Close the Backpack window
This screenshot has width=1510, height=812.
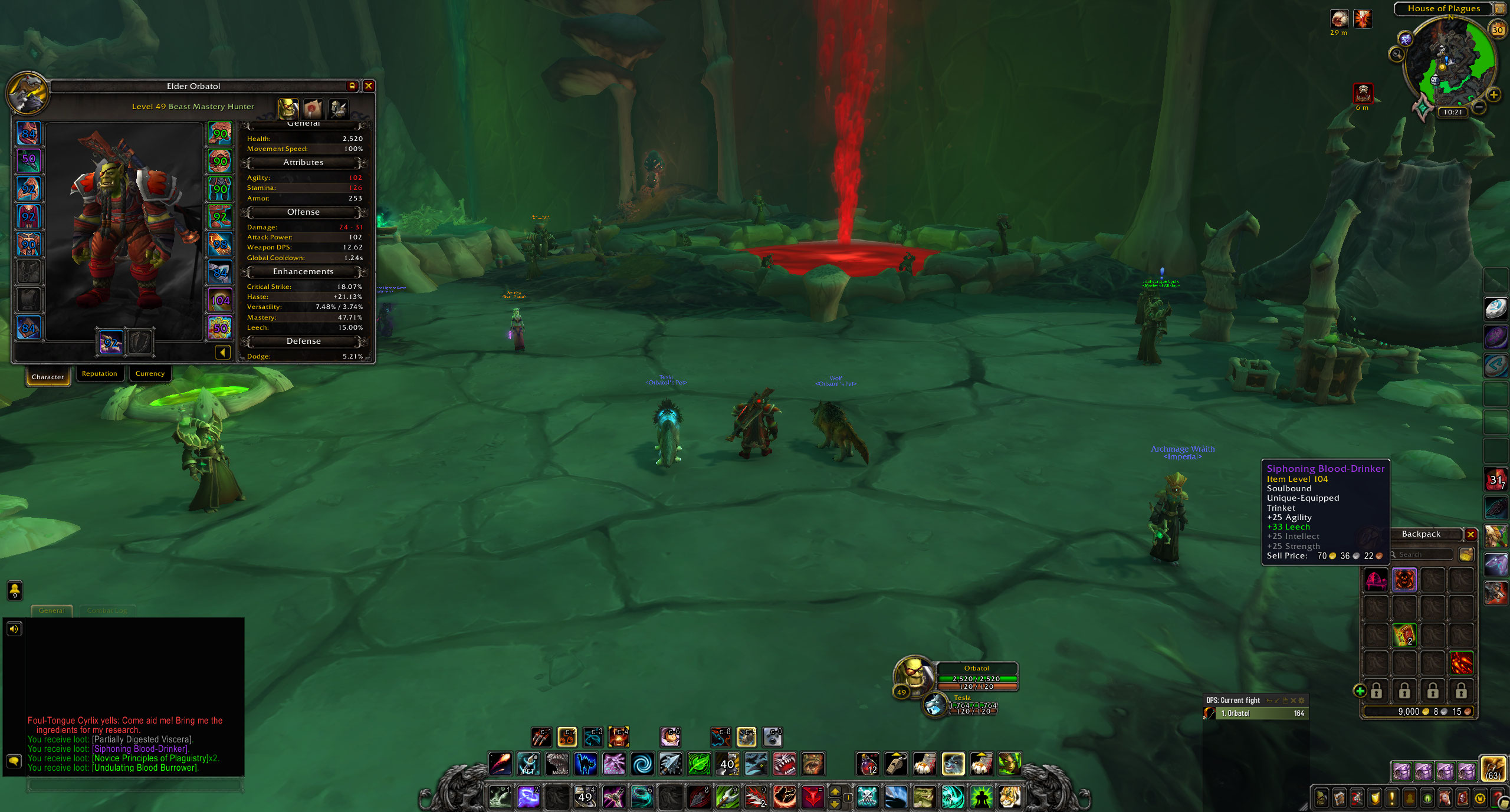(1470, 534)
